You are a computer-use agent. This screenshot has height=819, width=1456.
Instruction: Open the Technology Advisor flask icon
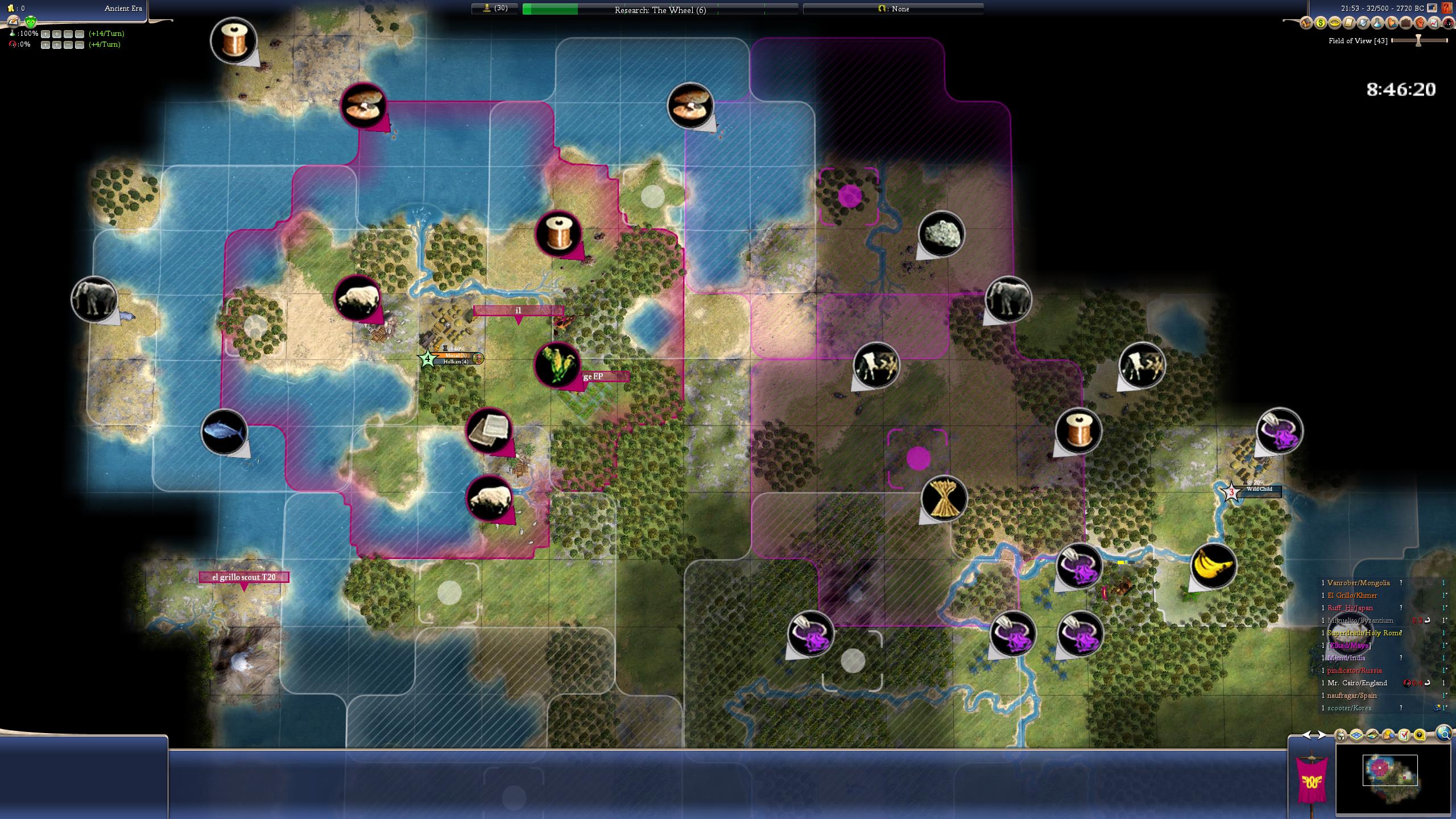(1377, 23)
